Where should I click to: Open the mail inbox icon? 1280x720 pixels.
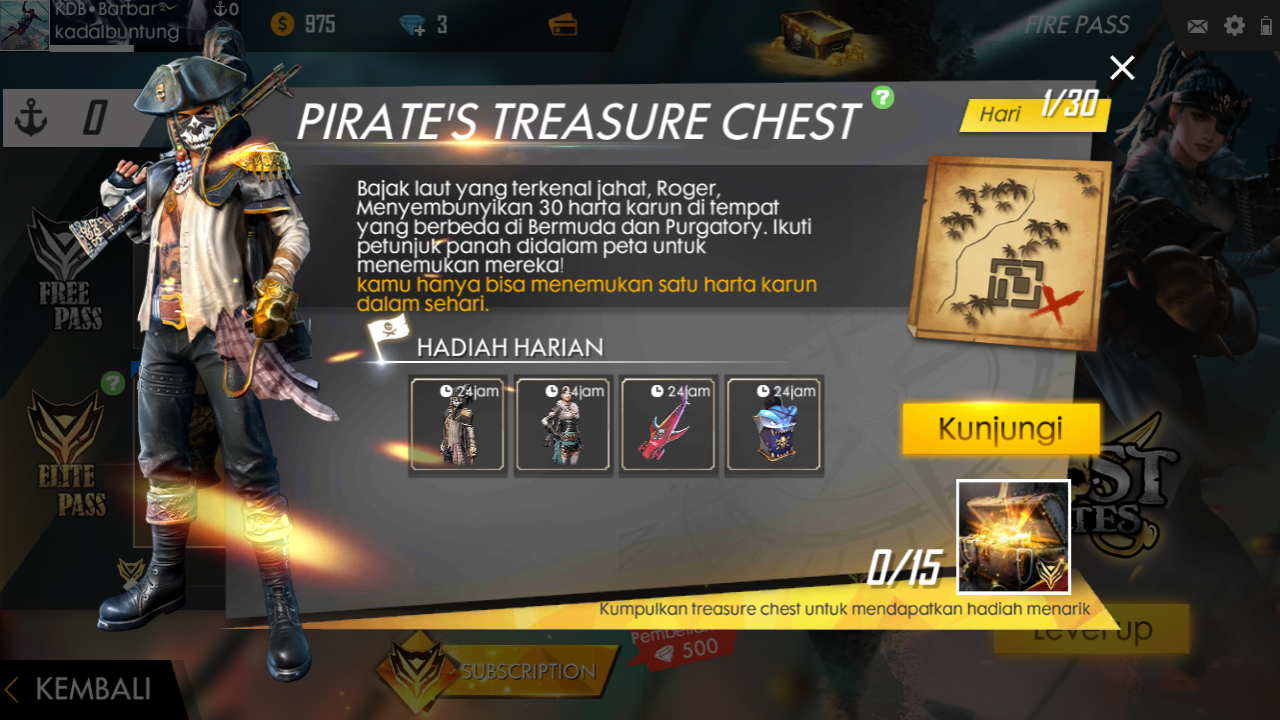1197,26
